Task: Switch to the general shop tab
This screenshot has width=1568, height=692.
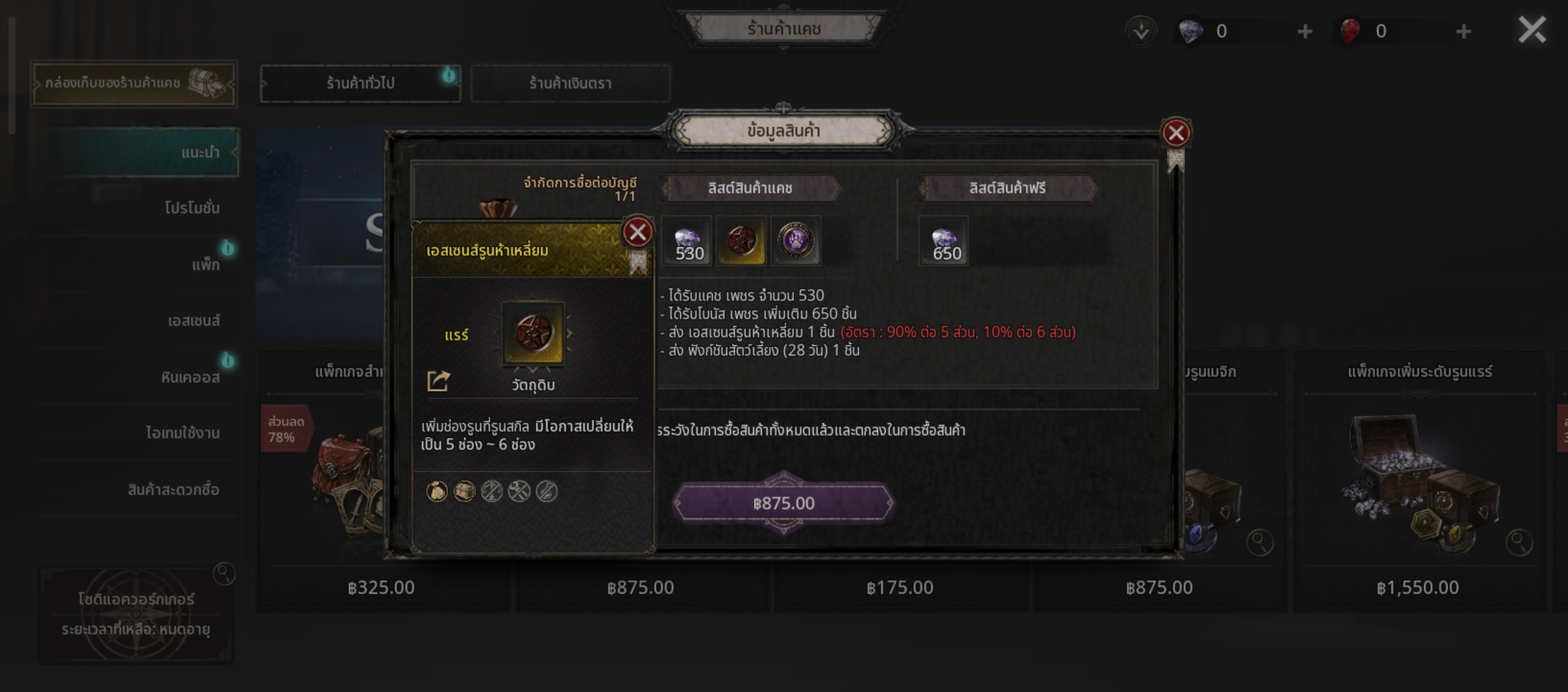Action: tap(360, 83)
